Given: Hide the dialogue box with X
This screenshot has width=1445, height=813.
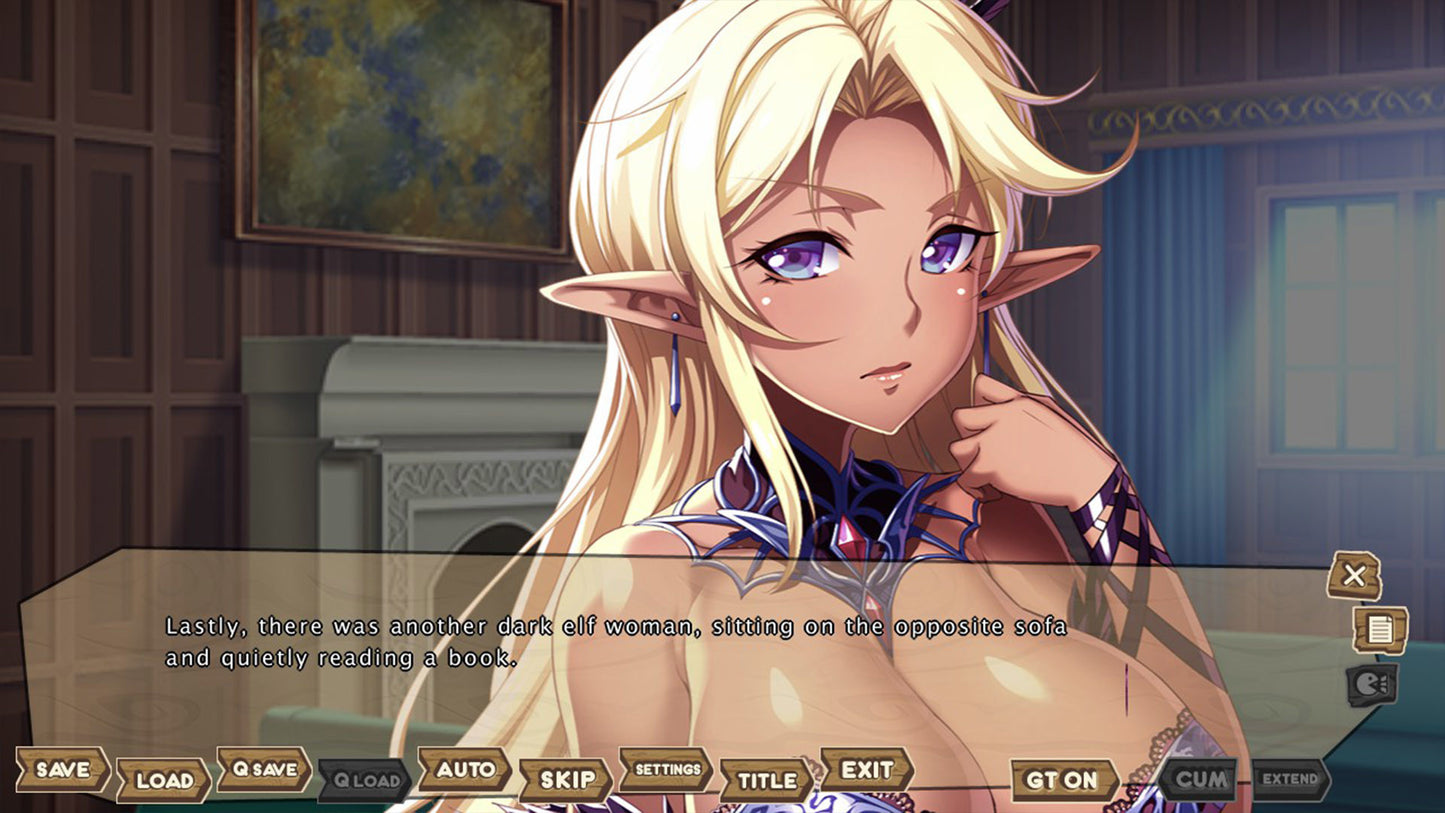Looking at the screenshot, I should pos(1354,576).
